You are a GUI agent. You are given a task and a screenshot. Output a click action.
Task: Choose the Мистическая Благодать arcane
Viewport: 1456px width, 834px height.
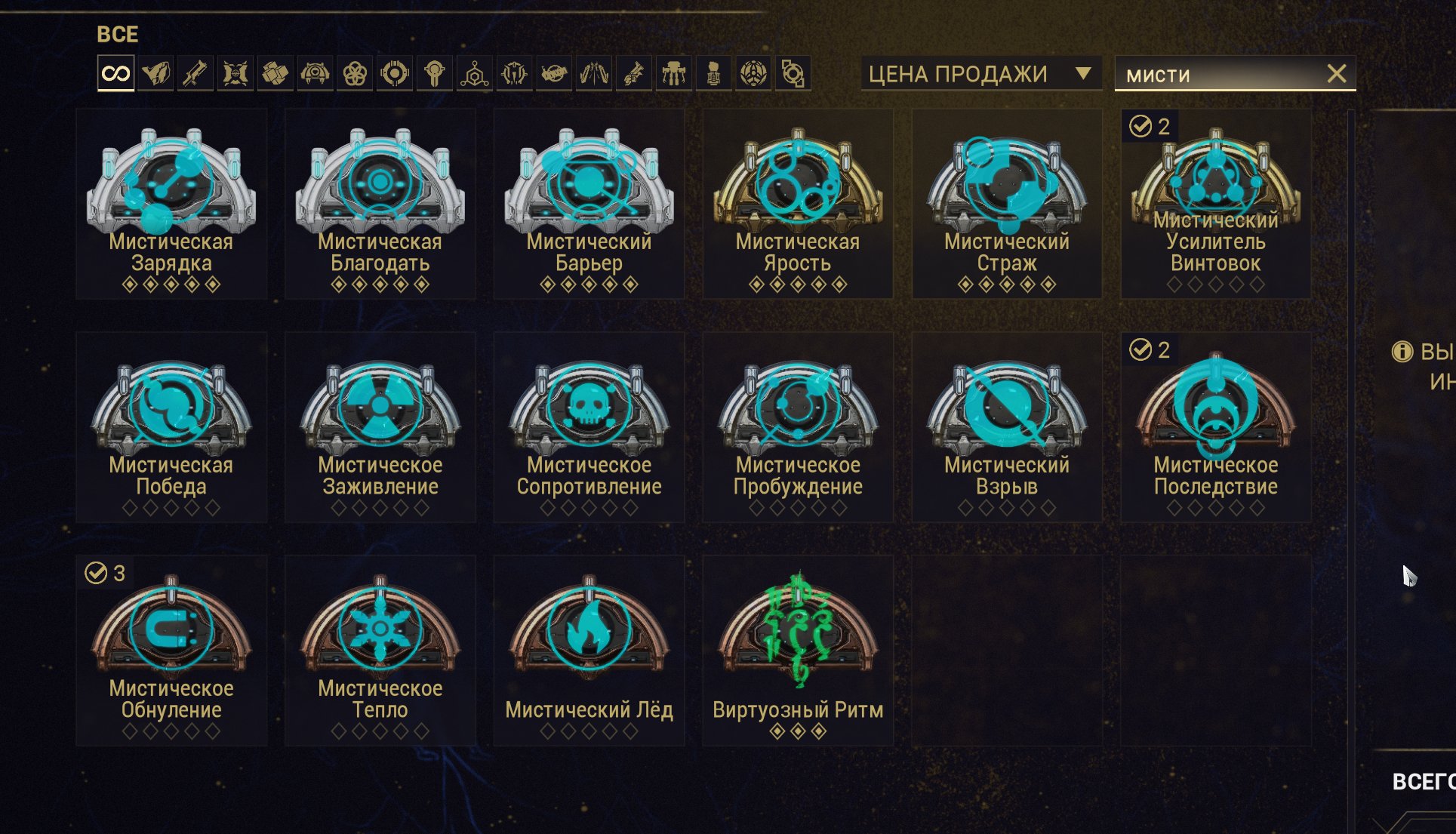coord(380,204)
